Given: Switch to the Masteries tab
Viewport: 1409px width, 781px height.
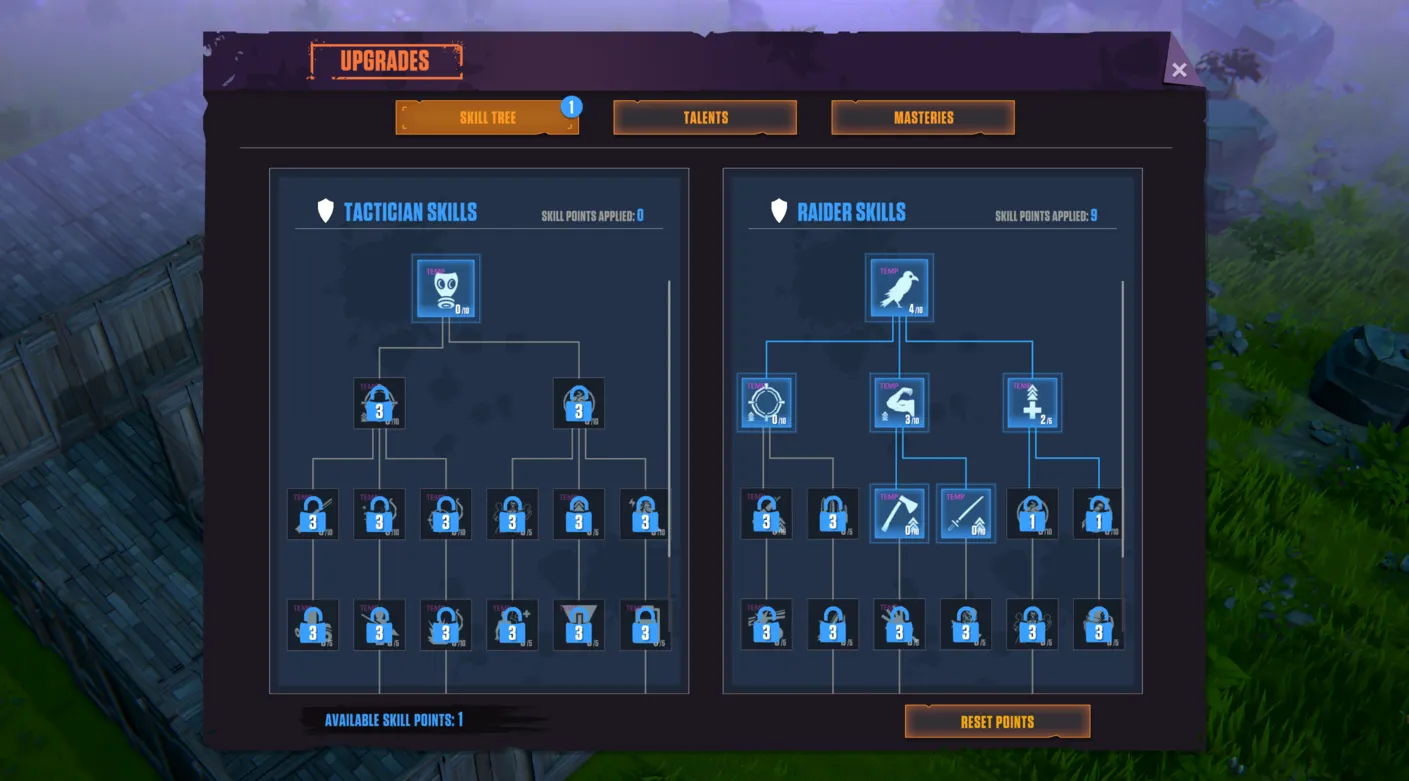Looking at the screenshot, I should tap(922, 117).
